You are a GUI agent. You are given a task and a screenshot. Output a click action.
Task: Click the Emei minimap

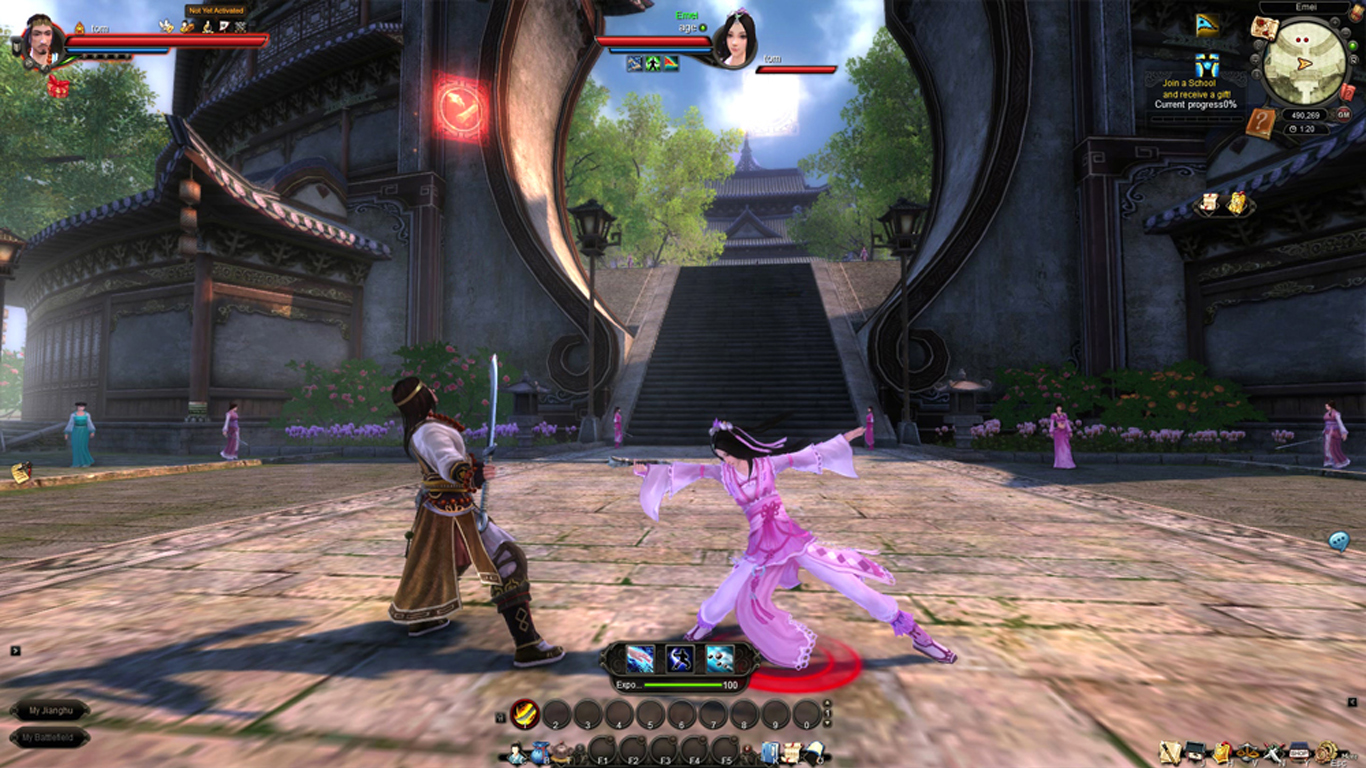tap(1303, 62)
